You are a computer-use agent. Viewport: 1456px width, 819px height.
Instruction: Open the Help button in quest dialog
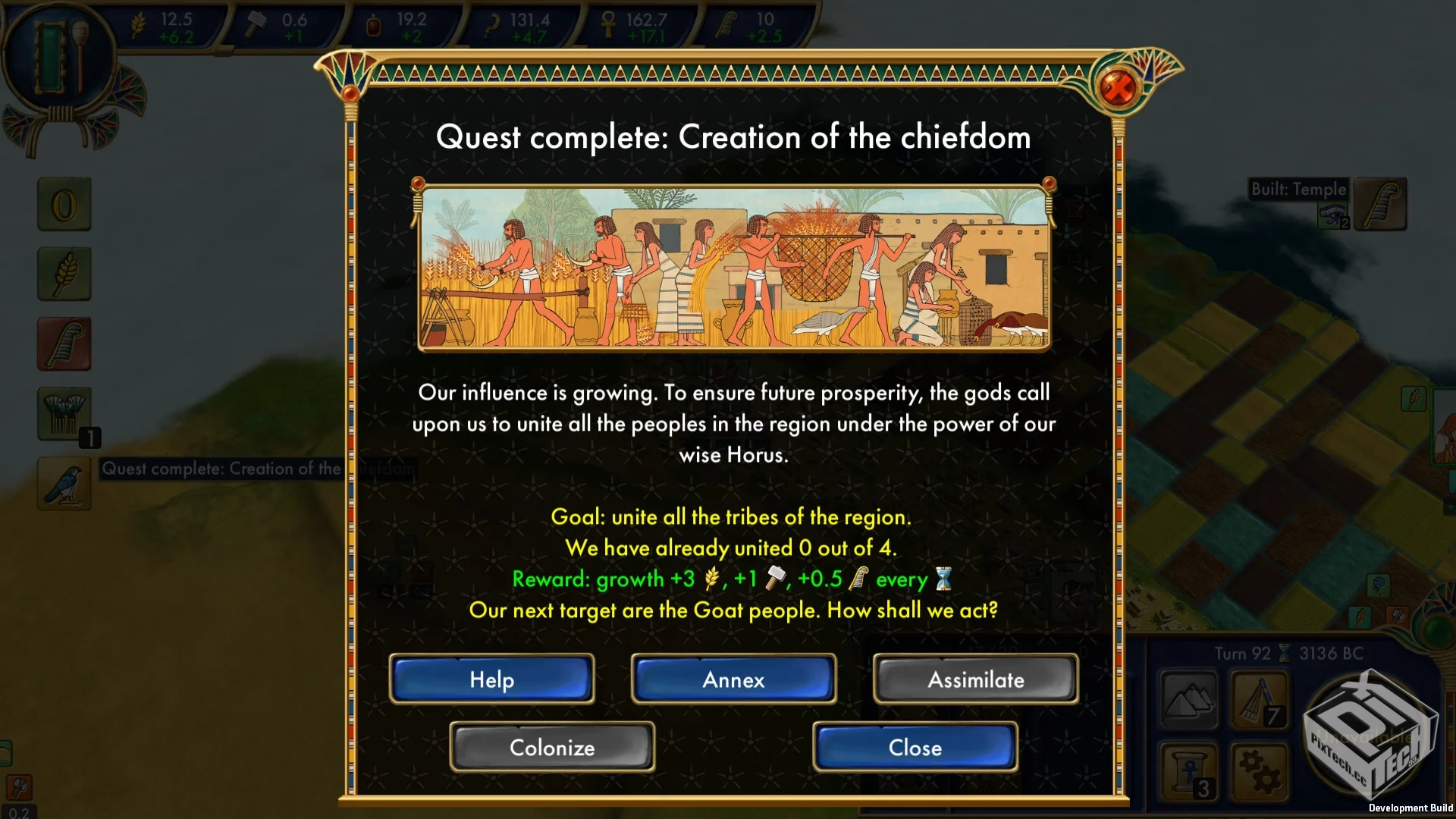[491, 679]
